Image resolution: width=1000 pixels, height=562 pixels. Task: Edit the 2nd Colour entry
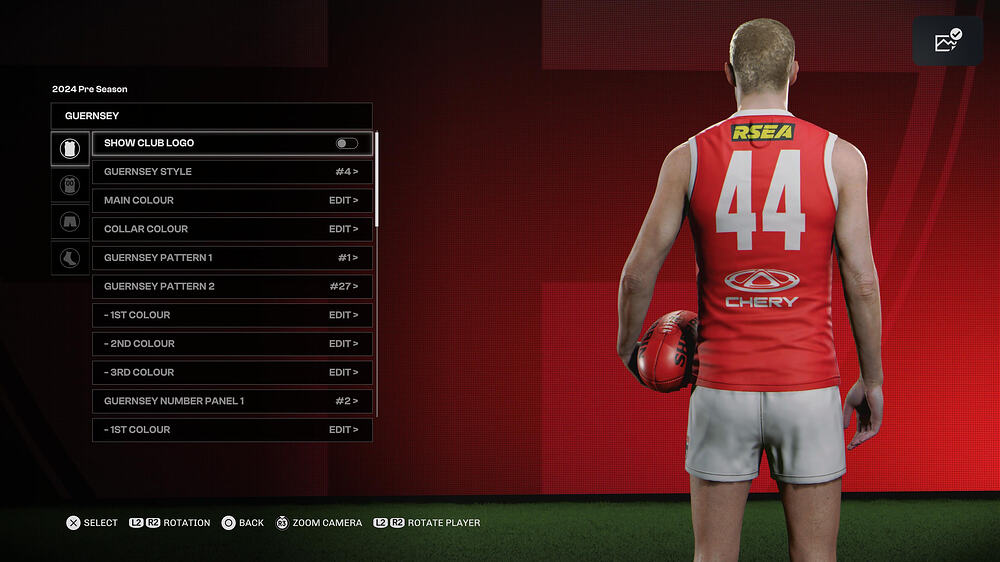click(232, 344)
